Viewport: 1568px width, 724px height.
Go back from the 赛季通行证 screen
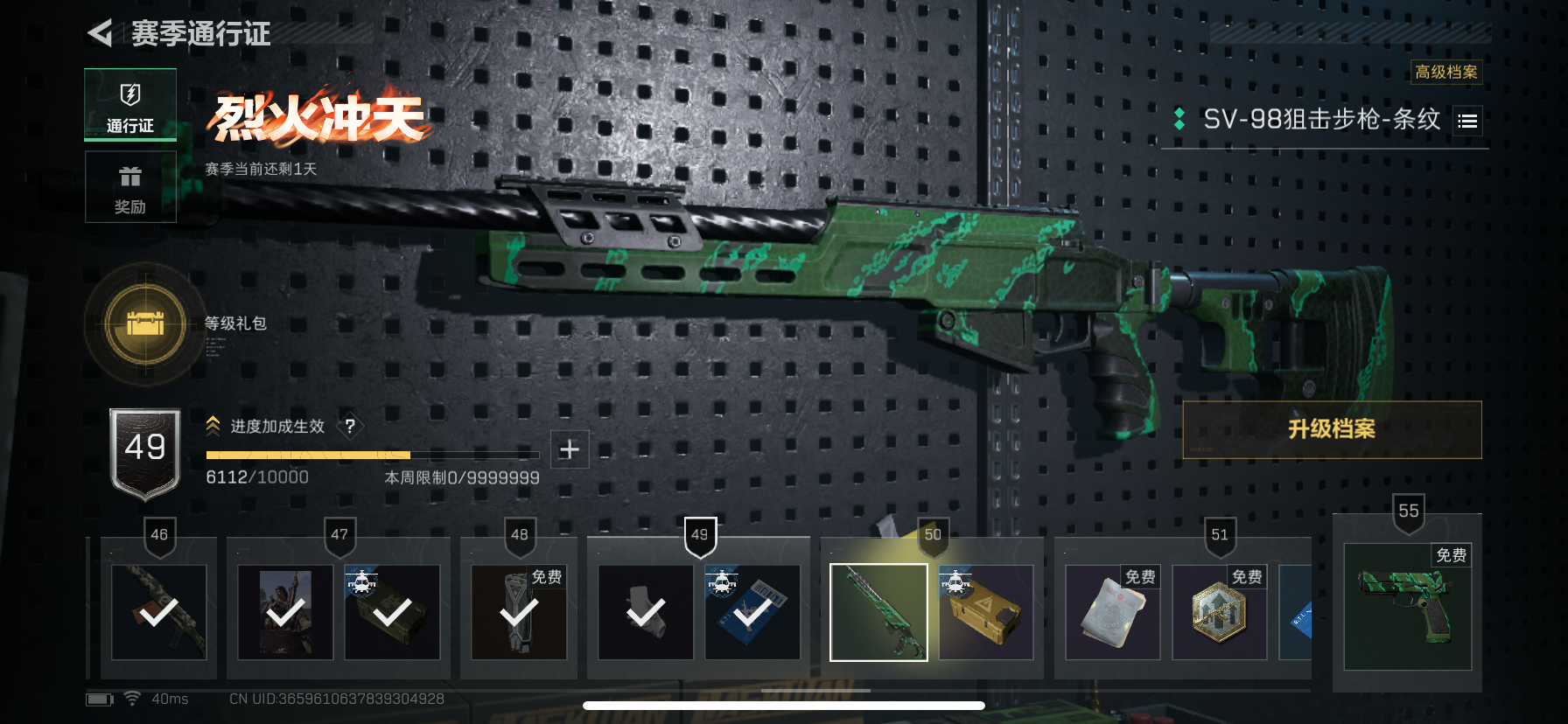101,33
